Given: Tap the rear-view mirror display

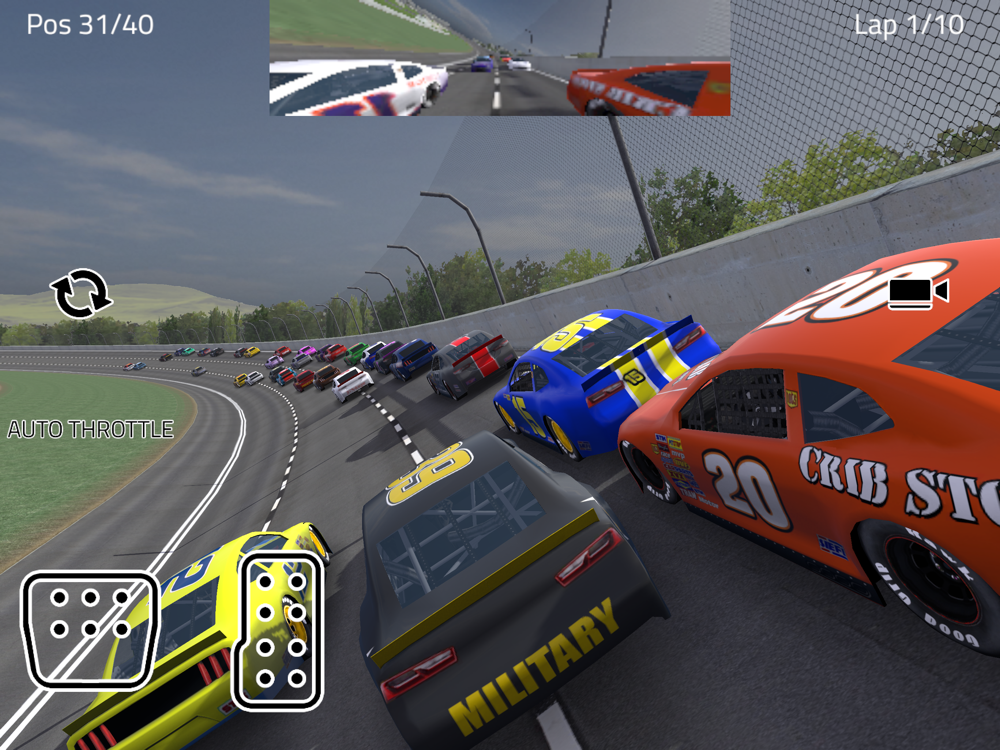Looking at the screenshot, I should (499, 58).
